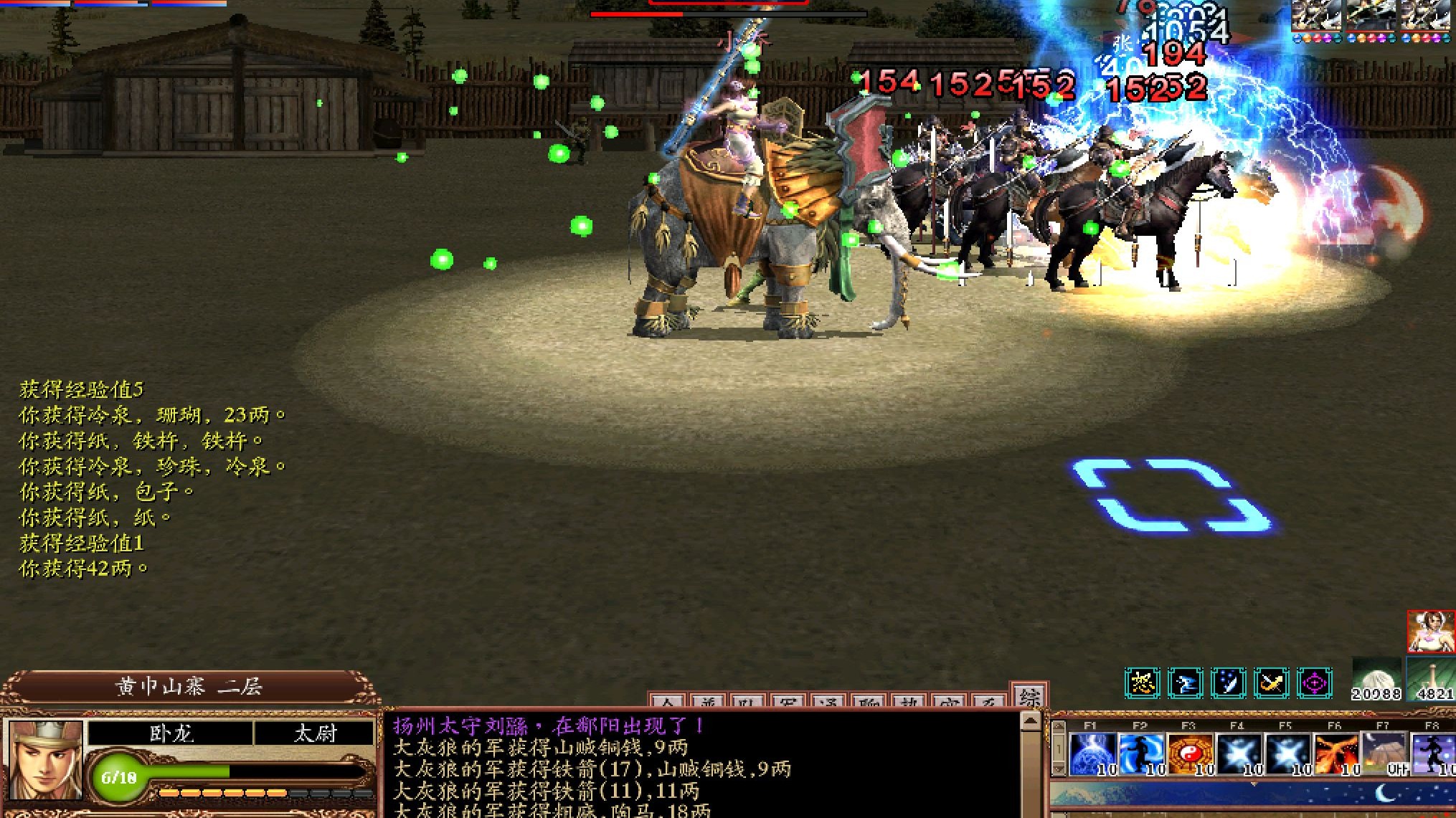
Task: Use the starry silhouette skill on F8
Action: point(1433,754)
